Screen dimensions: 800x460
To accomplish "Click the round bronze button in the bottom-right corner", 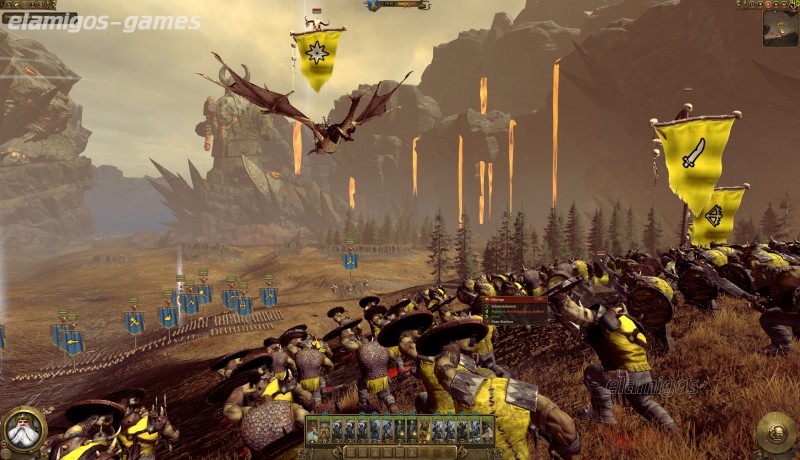I will (775, 432).
